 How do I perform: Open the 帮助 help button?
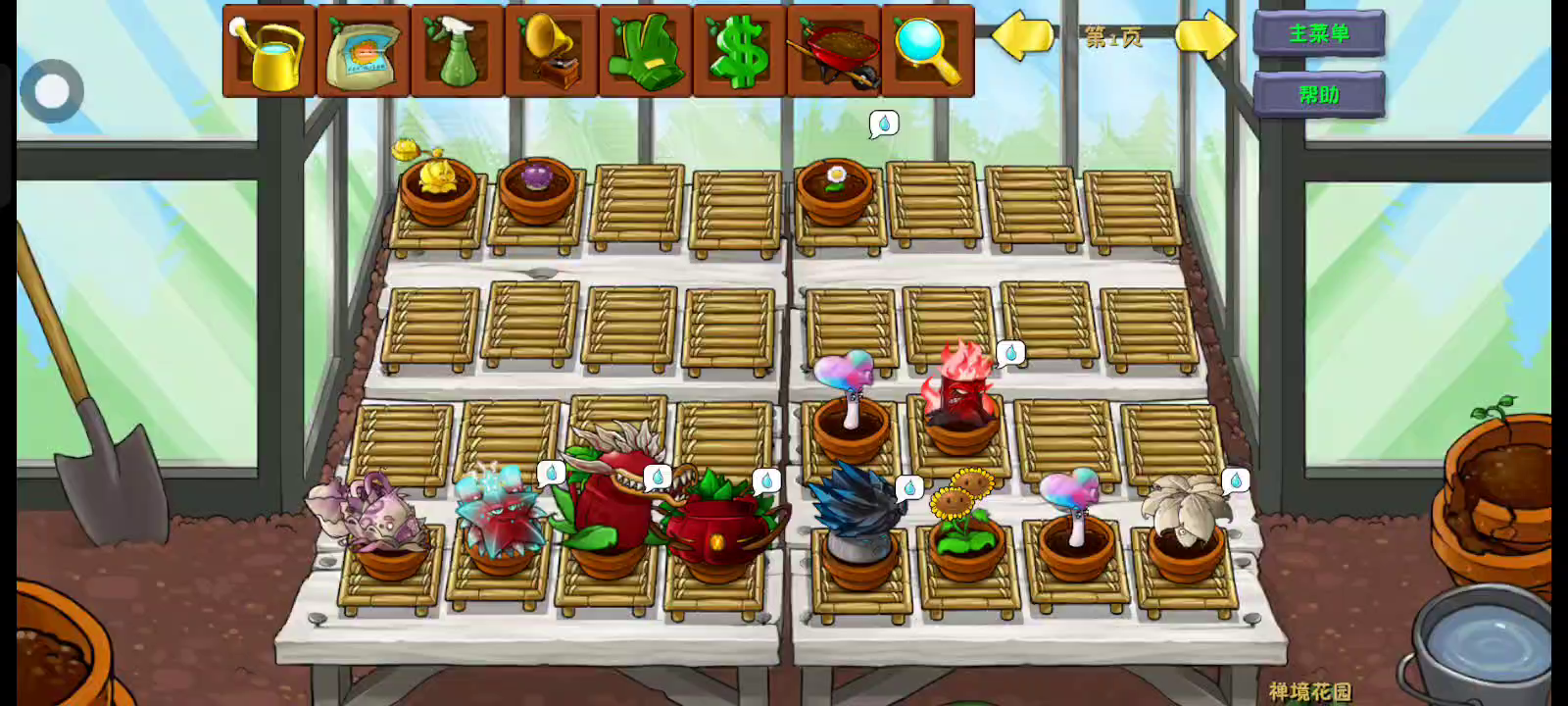(1318, 94)
